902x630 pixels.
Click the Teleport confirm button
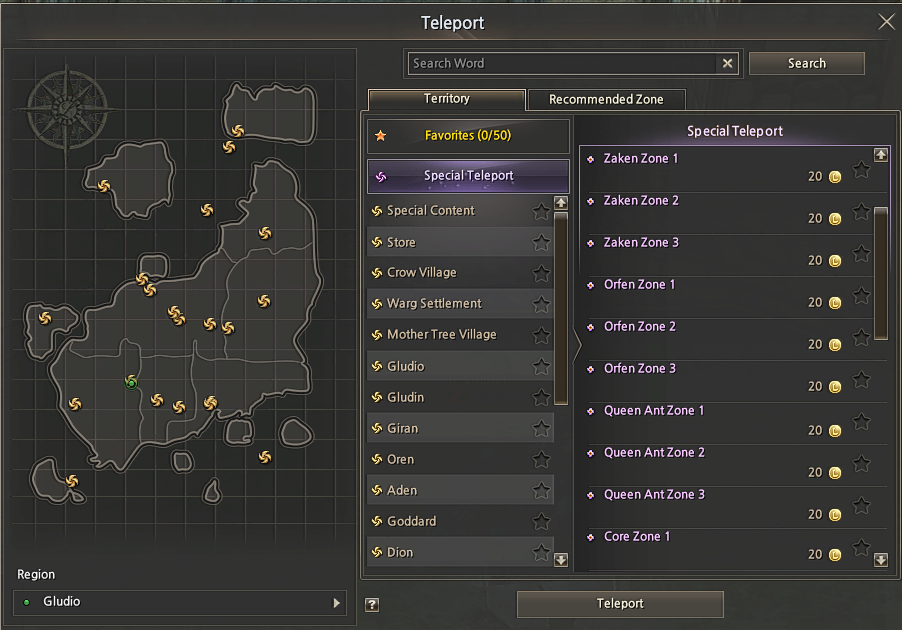(620, 604)
